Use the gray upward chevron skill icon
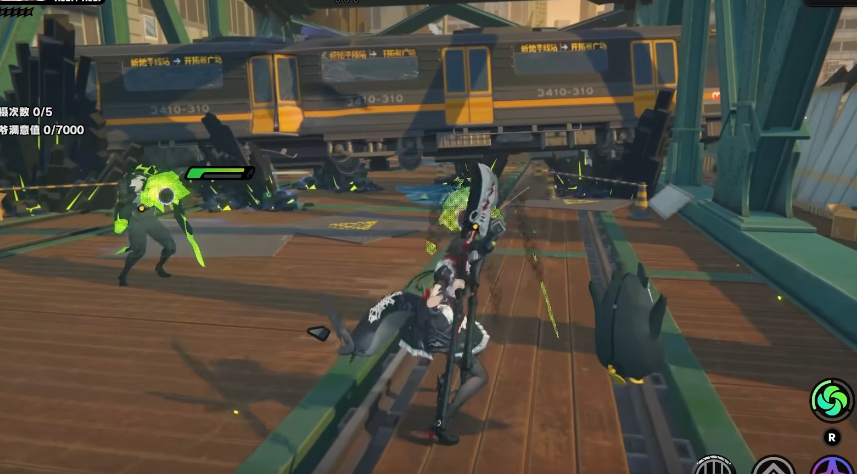 [773, 467]
